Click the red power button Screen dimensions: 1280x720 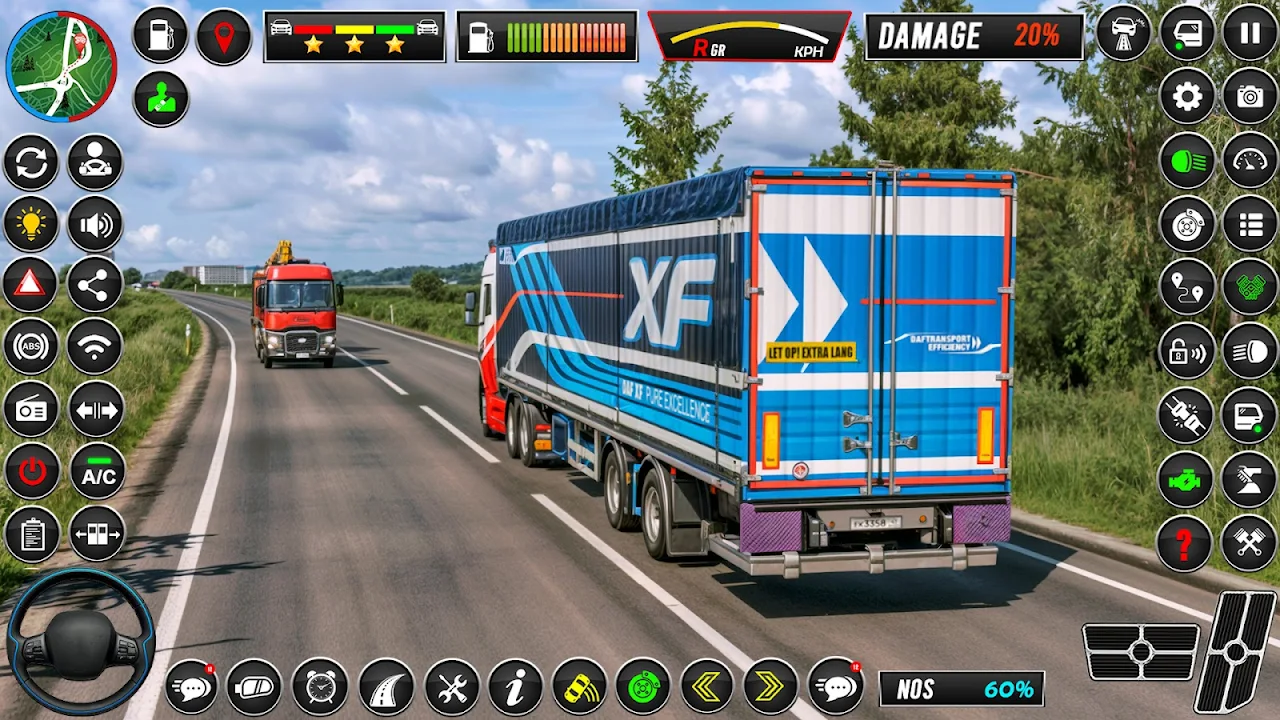(31, 471)
